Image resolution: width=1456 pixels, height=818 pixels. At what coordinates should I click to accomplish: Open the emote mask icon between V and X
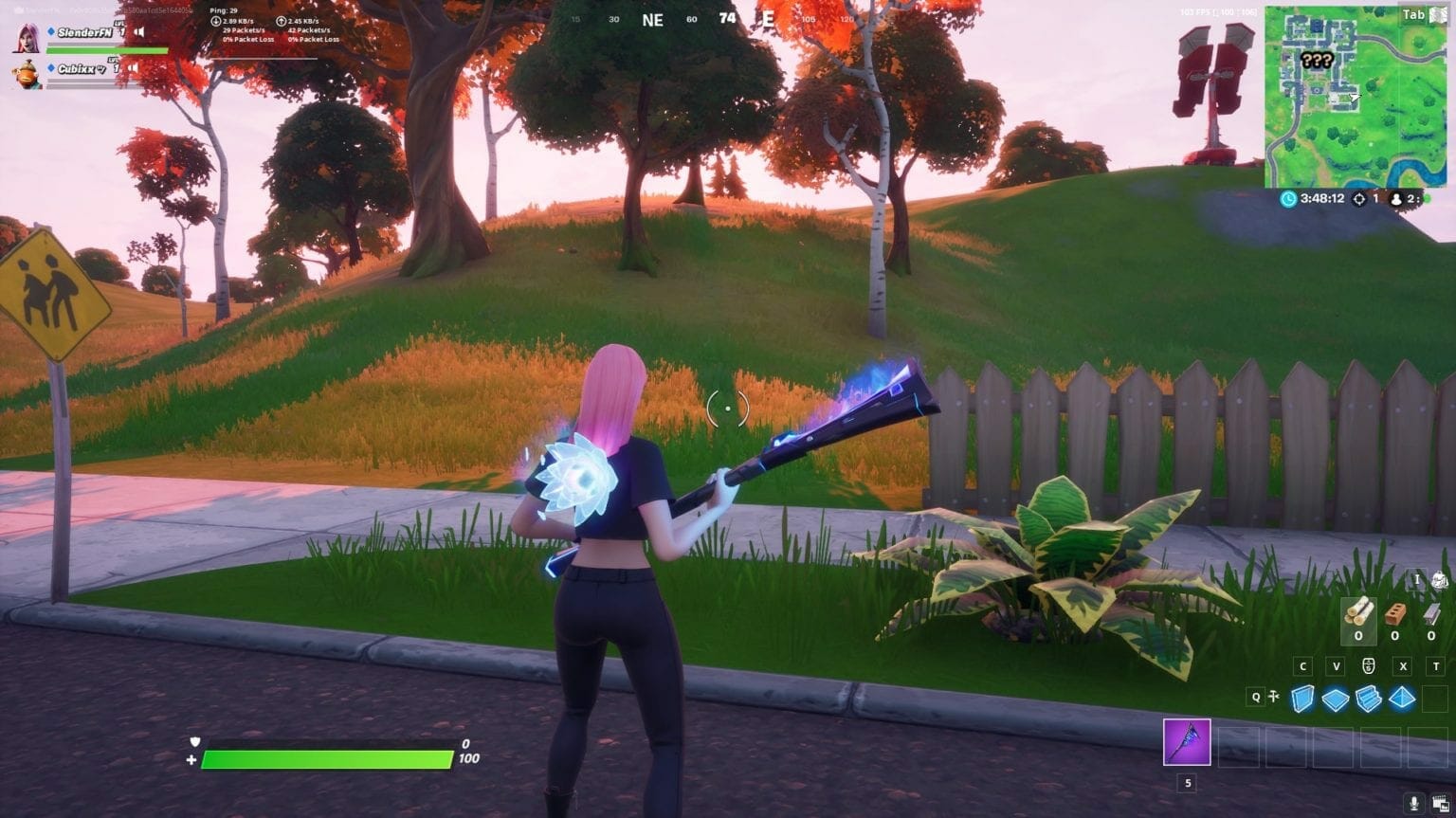[1368, 665]
